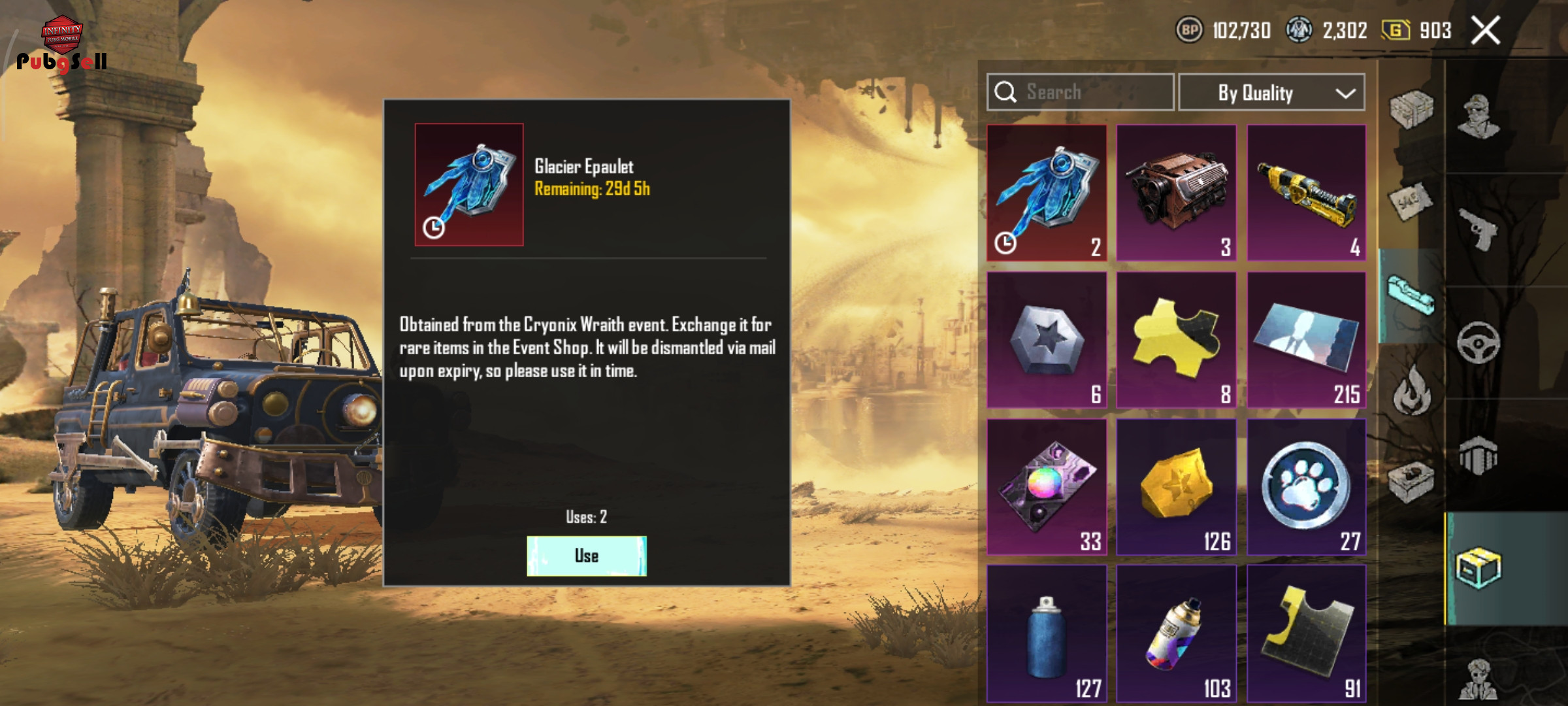Screen dimensions: 1568x706
Task: Use the Glacier Epaulet item
Action: (x=586, y=556)
